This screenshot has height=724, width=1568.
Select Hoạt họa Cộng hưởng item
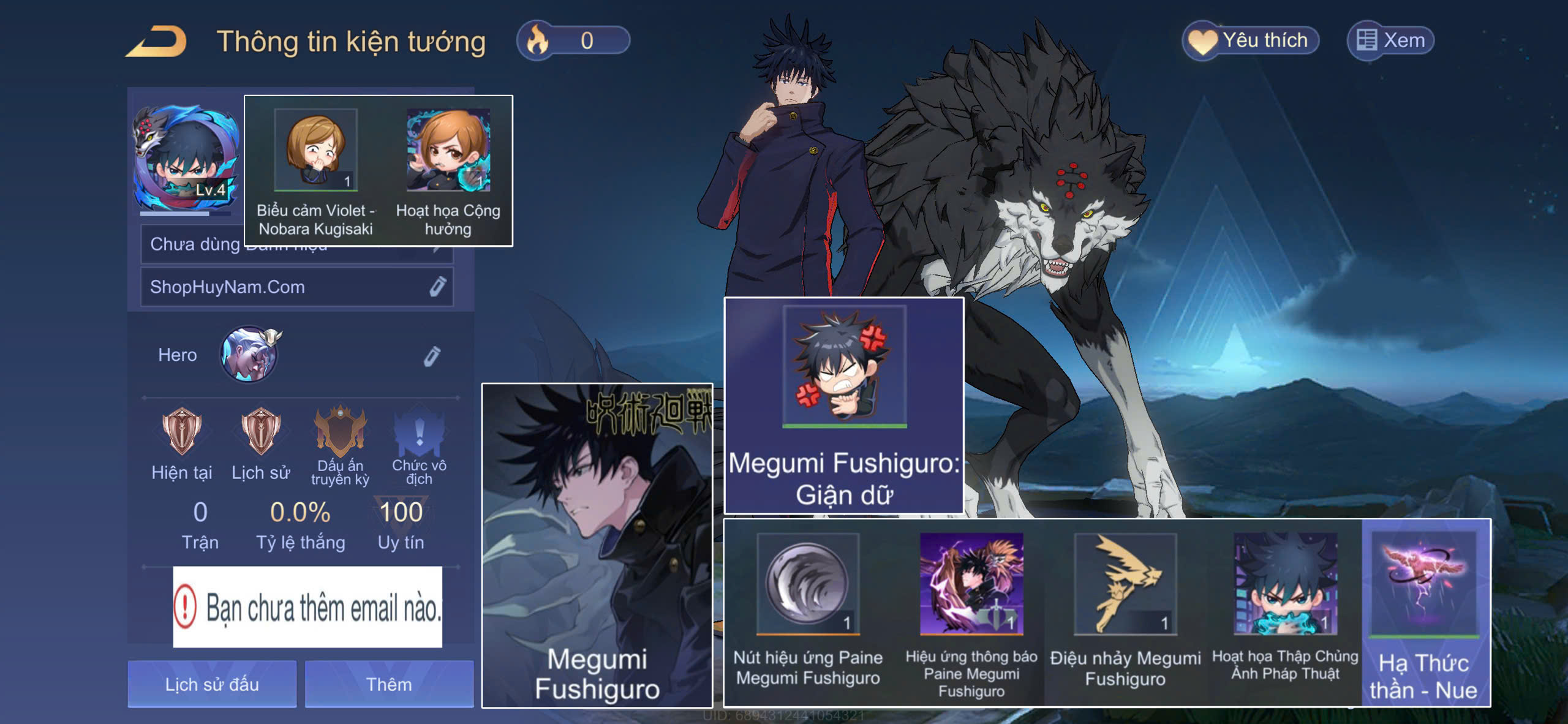(448, 151)
